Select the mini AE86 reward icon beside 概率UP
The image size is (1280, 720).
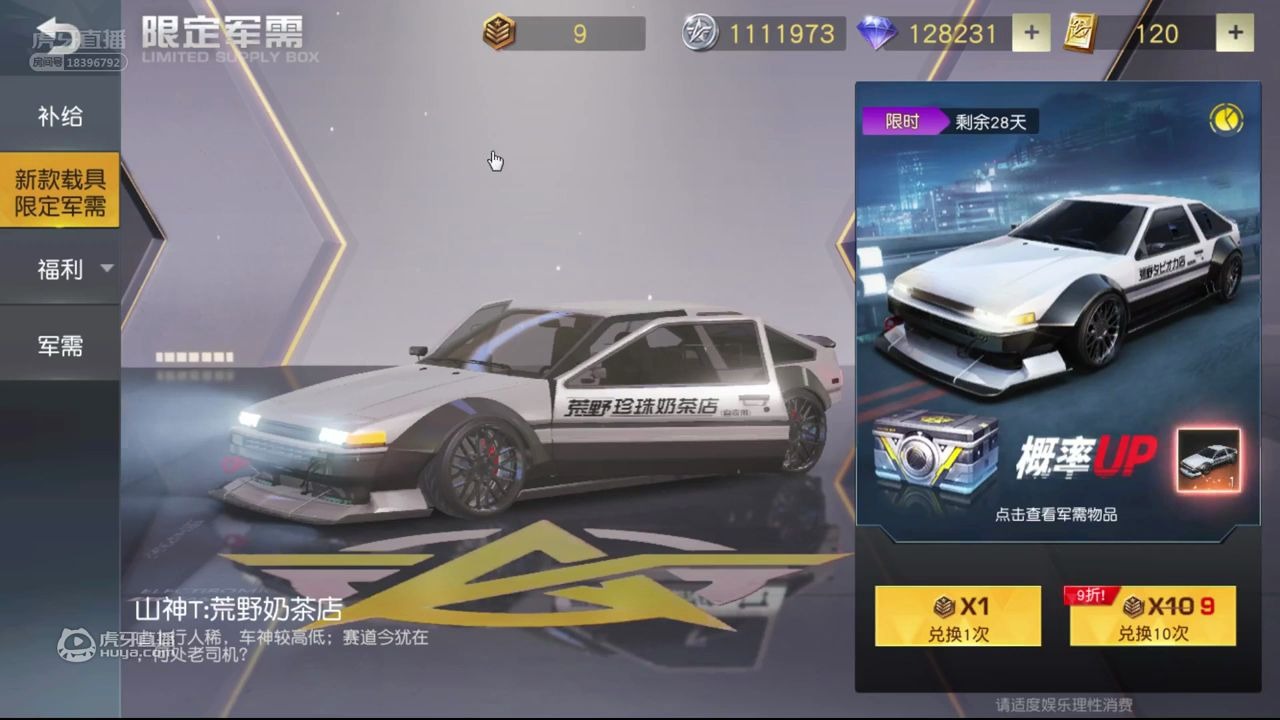point(1208,458)
